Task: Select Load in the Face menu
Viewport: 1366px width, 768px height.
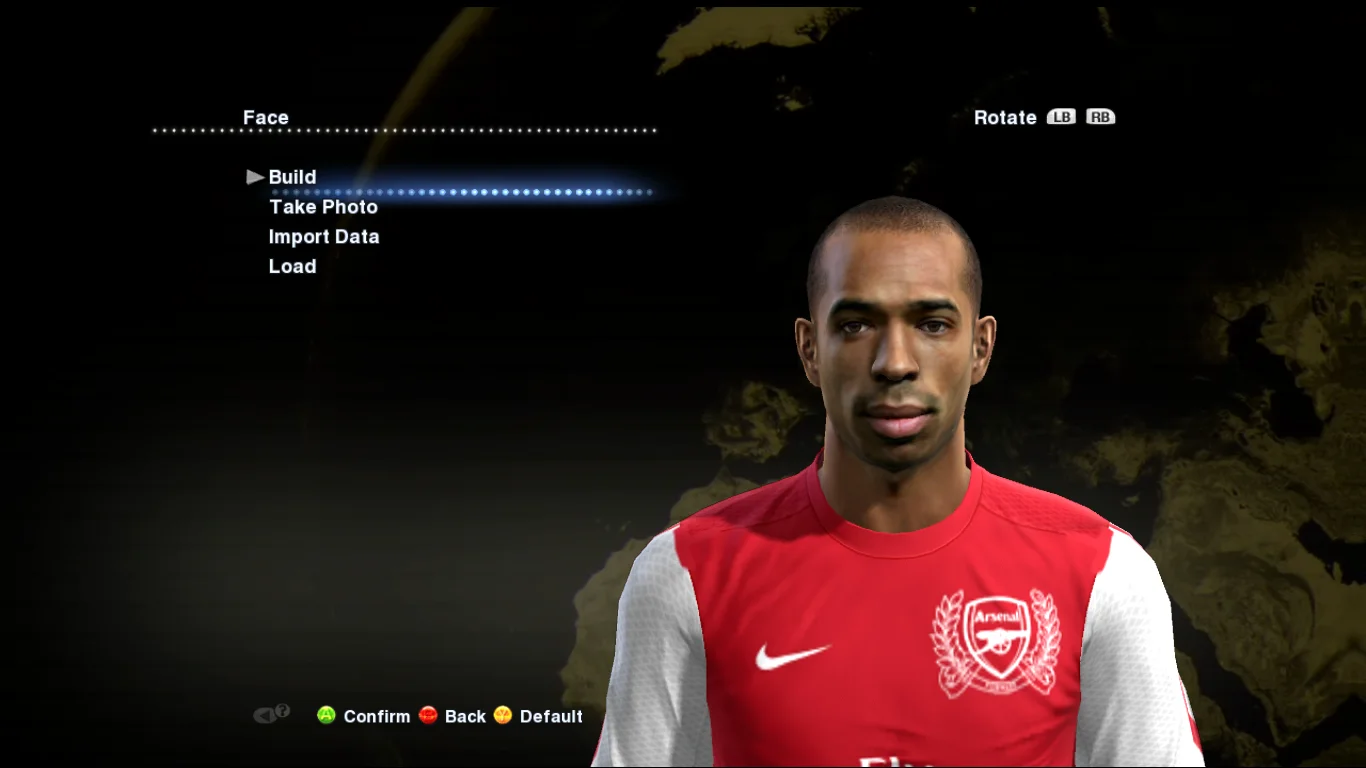Action: pos(292,267)
